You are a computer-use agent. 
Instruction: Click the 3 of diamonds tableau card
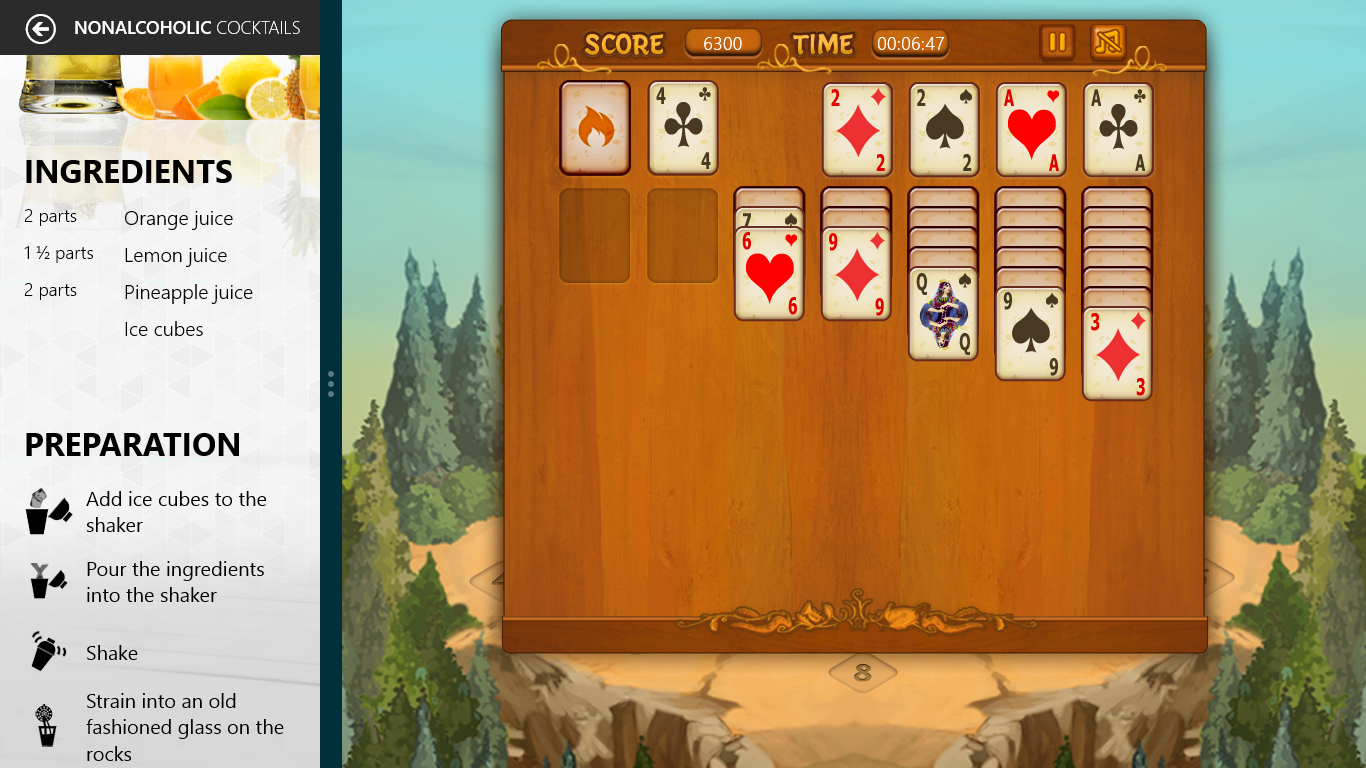(1117, 353)
